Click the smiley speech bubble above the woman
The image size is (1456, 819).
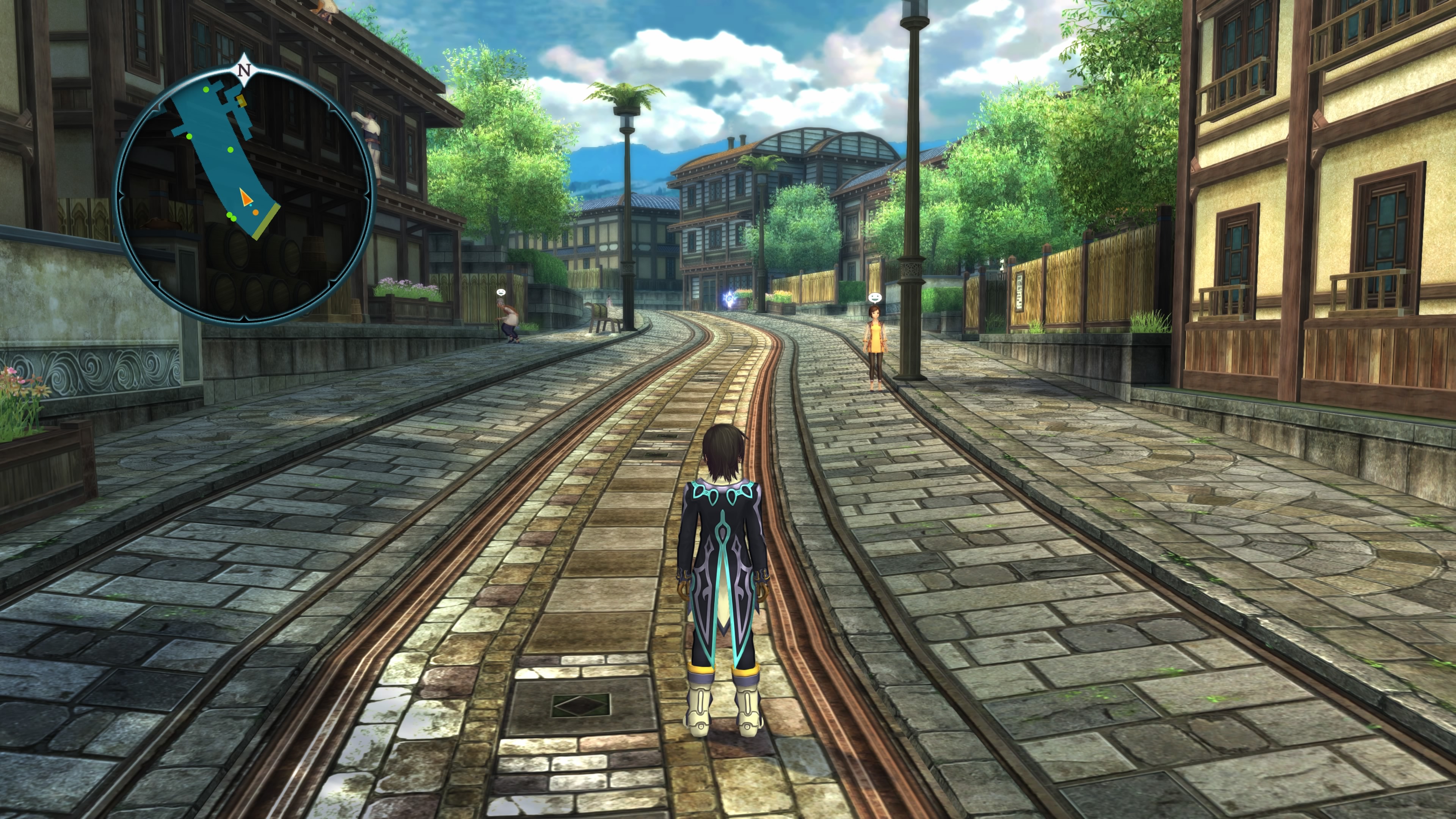pyautogui.click(x=874, y=297)
